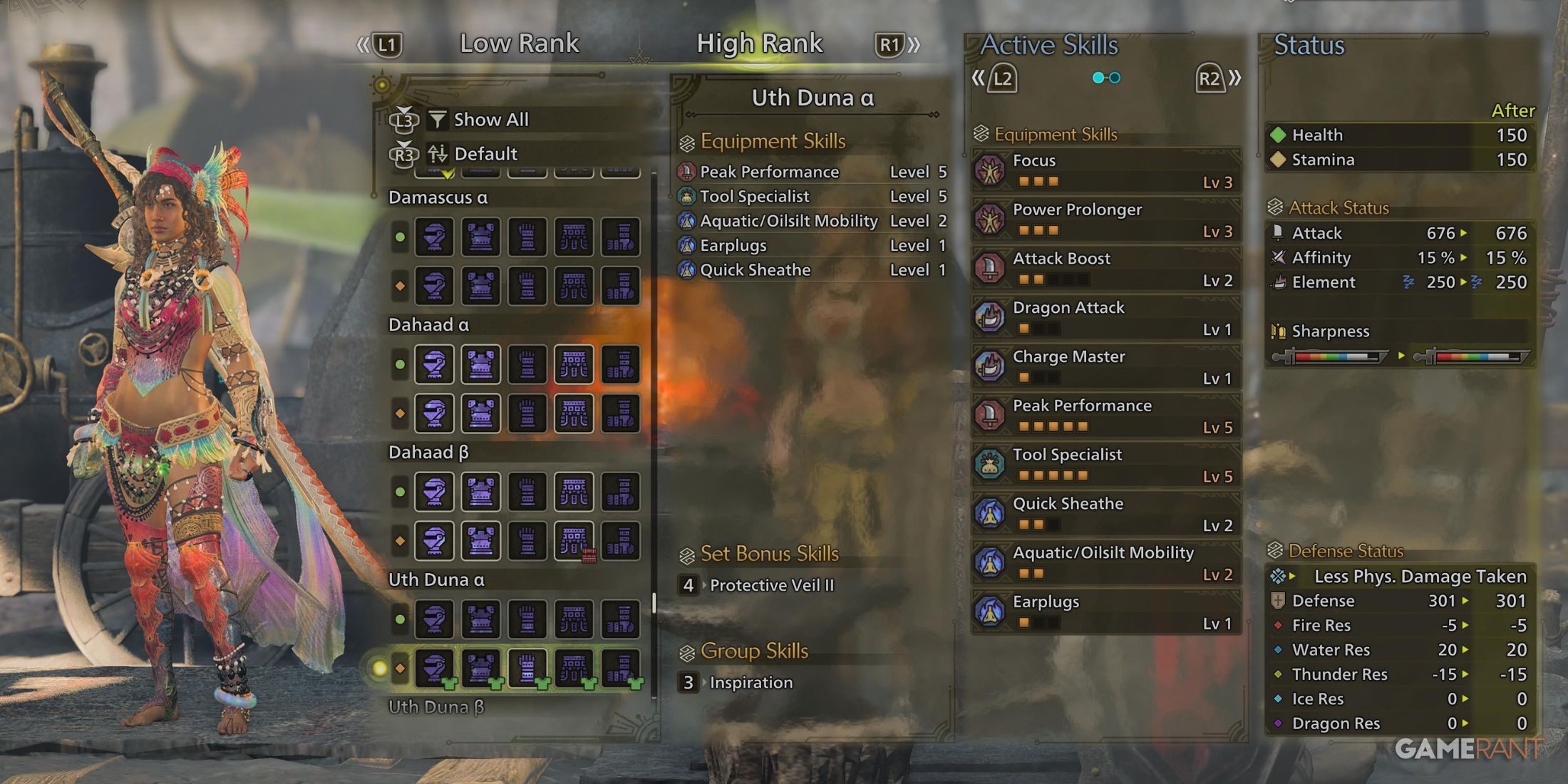
Task: Click the Protective Veil II set bonus
Action: tap(773, 585)
